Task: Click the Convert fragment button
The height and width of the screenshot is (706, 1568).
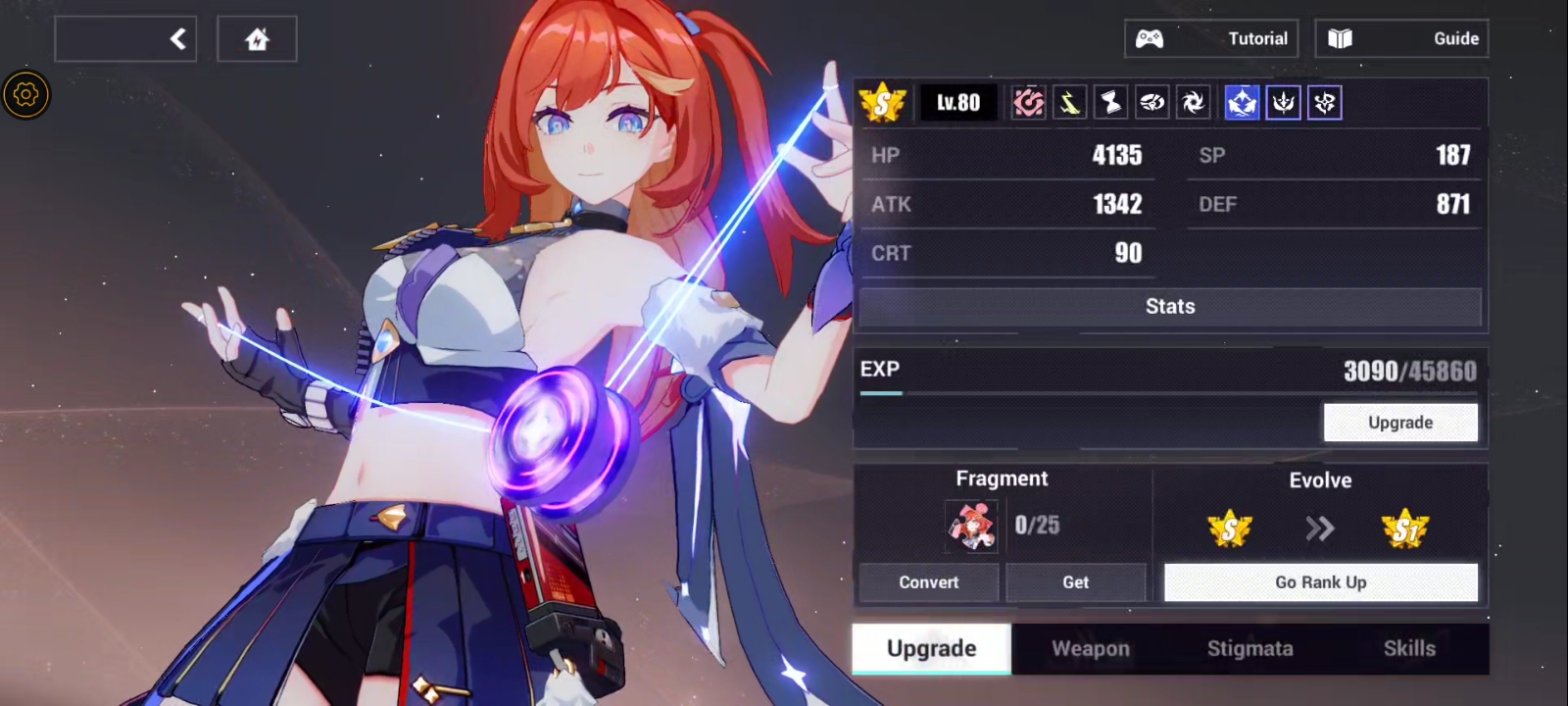Action: coord(928,581)
